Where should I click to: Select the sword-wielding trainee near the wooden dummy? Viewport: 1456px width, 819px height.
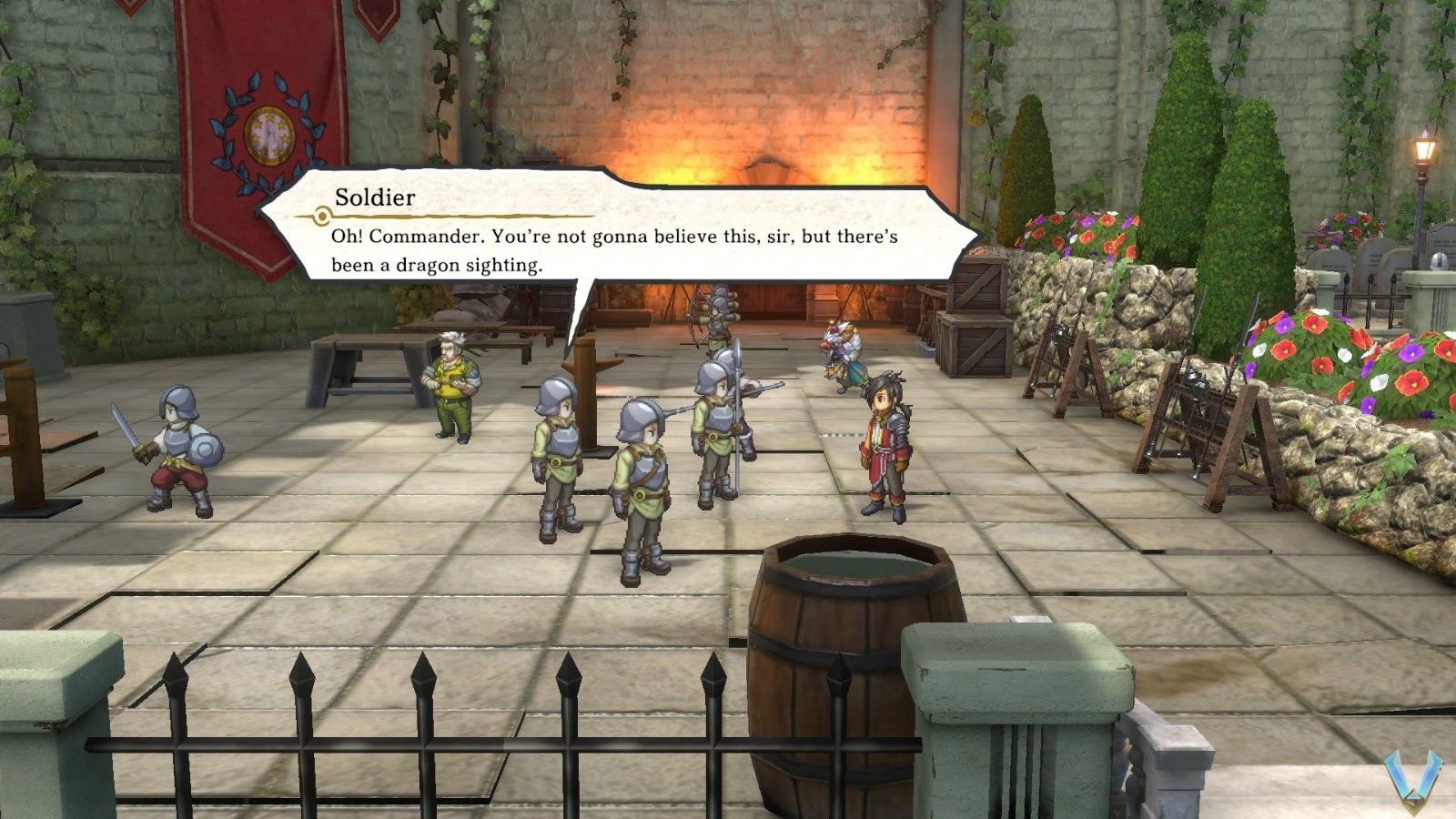point(177,446)
